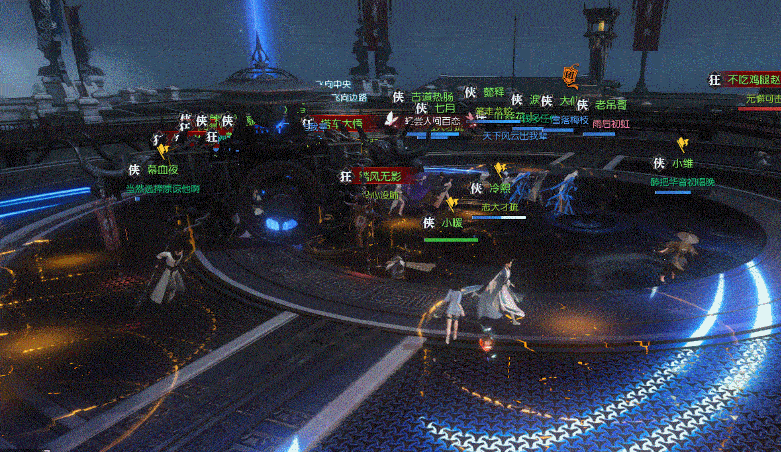Click the 小维 nameplate
Screen dimensions: 781x452
[x=682, y=163]
